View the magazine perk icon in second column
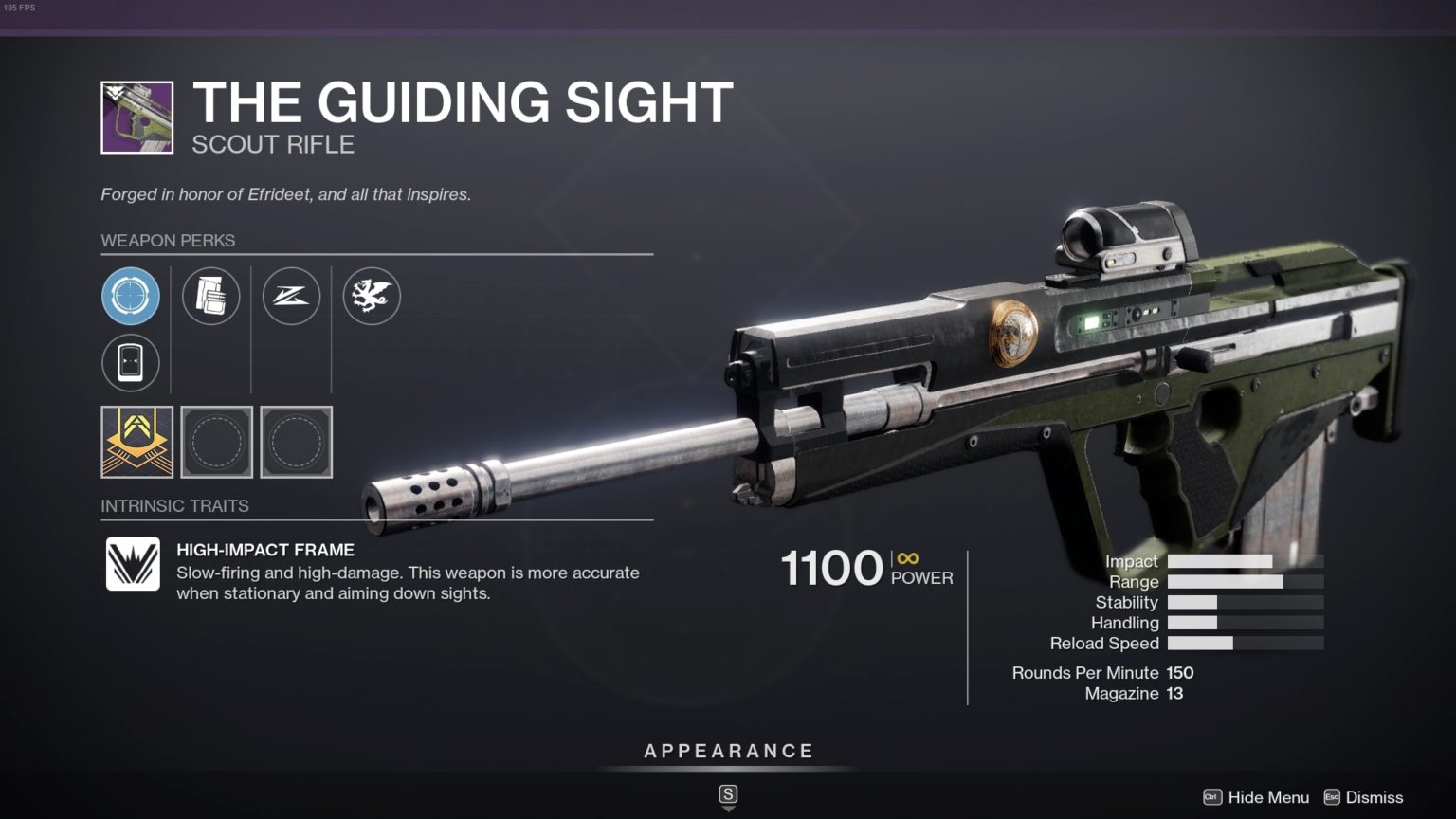Viewport: 1456px width, 819px height. coord(211,296)
